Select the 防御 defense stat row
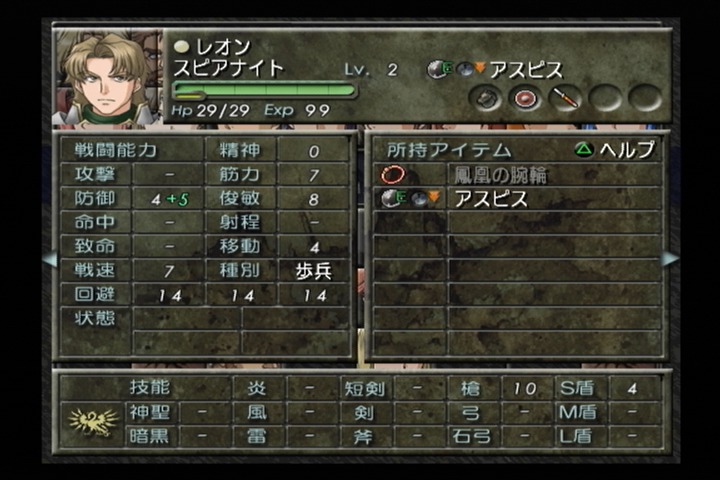Image resolution: width=720 pixels, height=480 pixels. point(95,198)
